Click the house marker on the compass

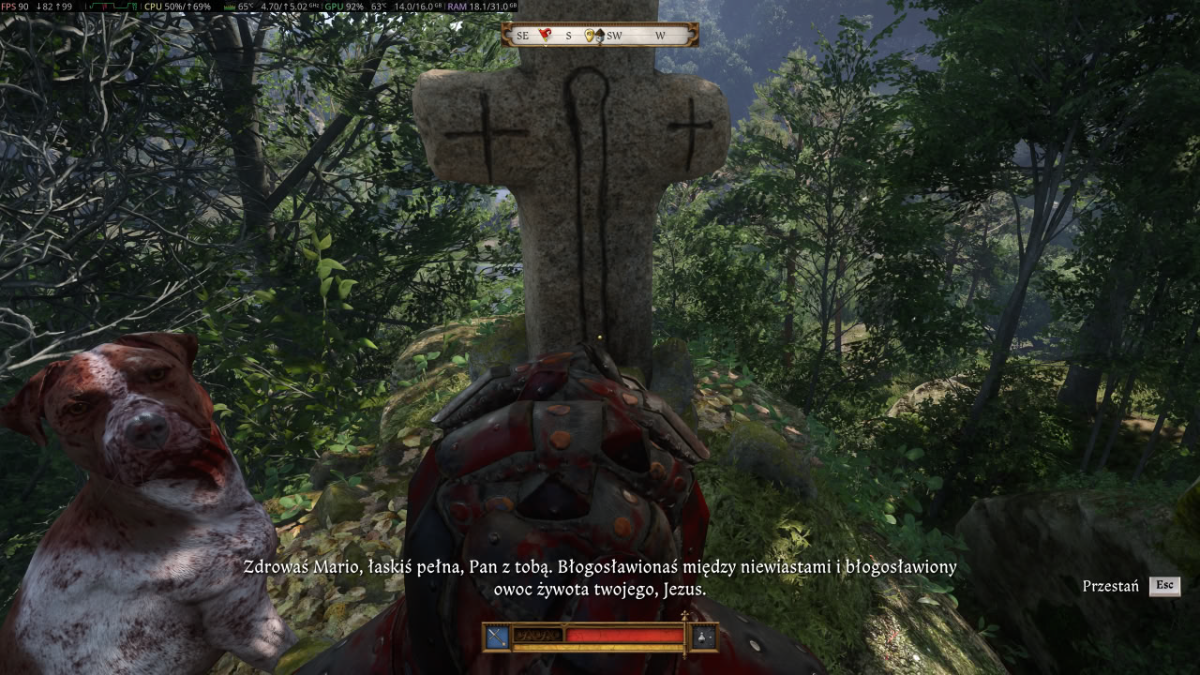pyautogui.click(x=600, y=35)
